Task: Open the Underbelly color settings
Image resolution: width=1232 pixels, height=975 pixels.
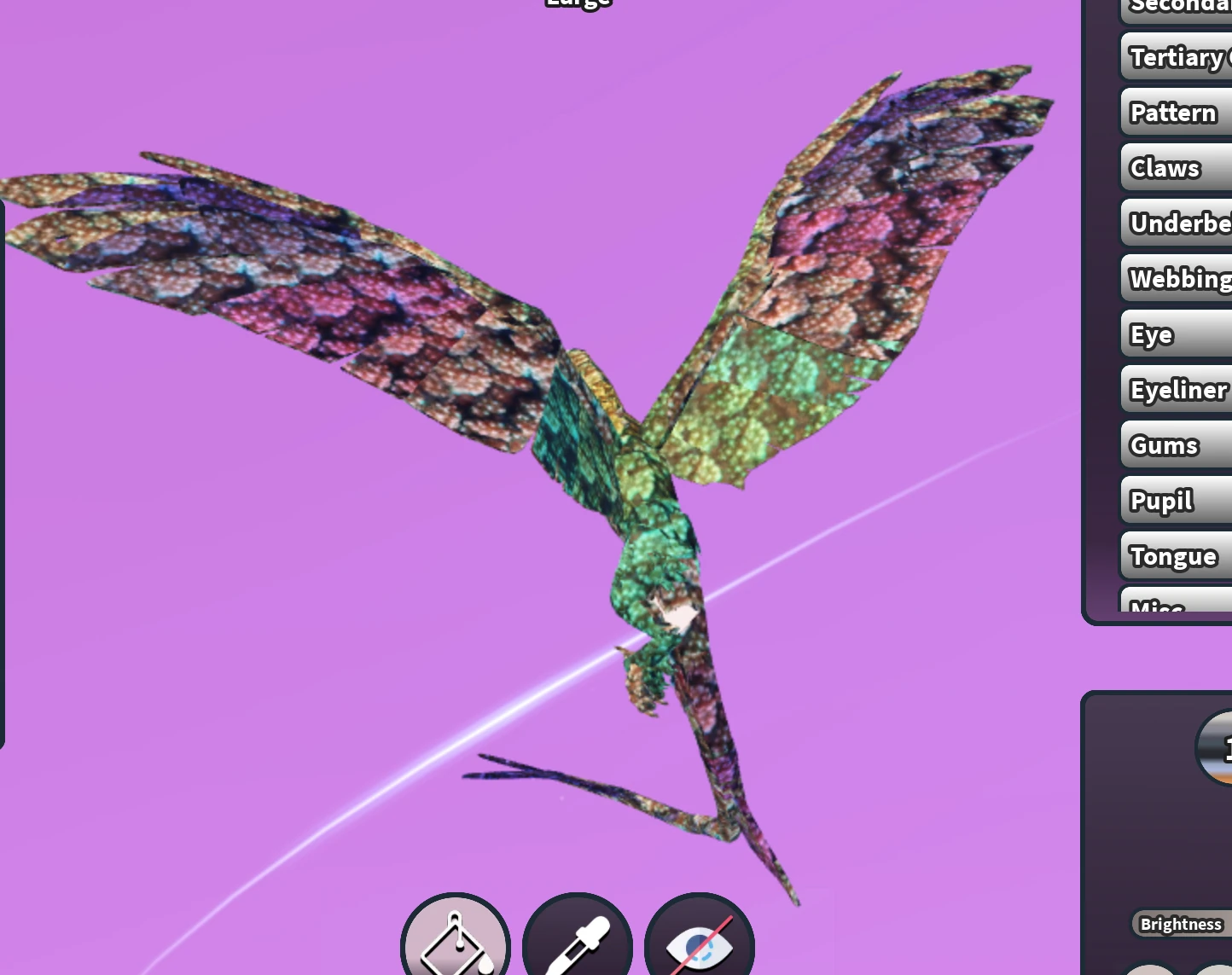Action: click(1182, 223)
